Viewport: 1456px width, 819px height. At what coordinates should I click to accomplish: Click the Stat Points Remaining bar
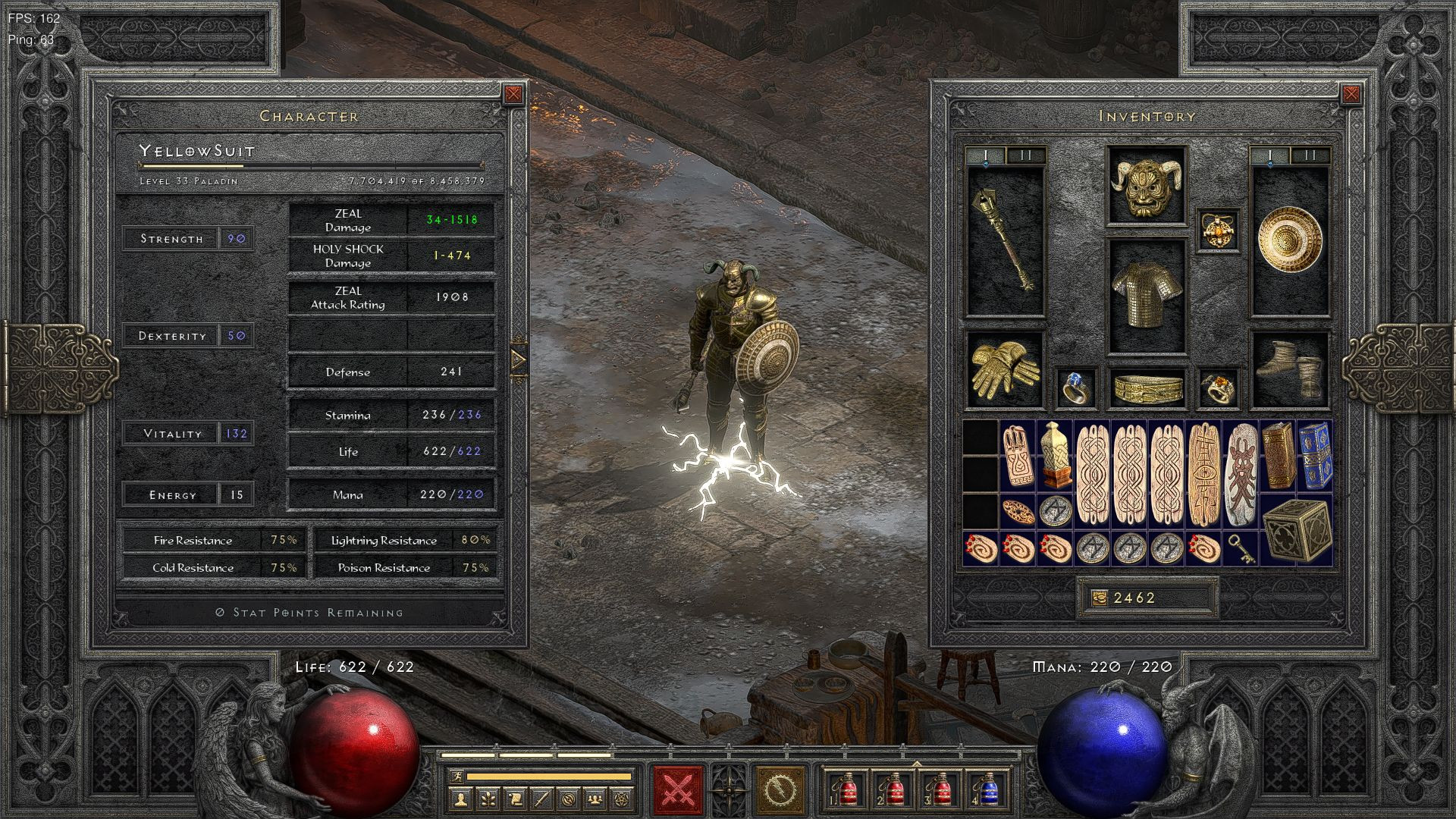308,611
